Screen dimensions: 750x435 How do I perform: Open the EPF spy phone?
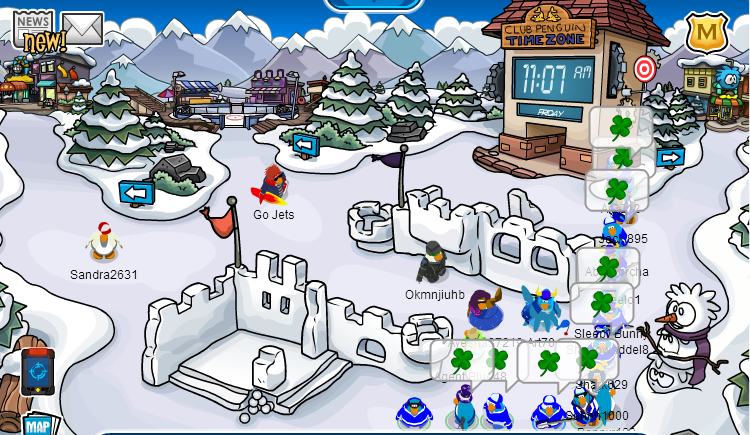click(x=37, y=371)
